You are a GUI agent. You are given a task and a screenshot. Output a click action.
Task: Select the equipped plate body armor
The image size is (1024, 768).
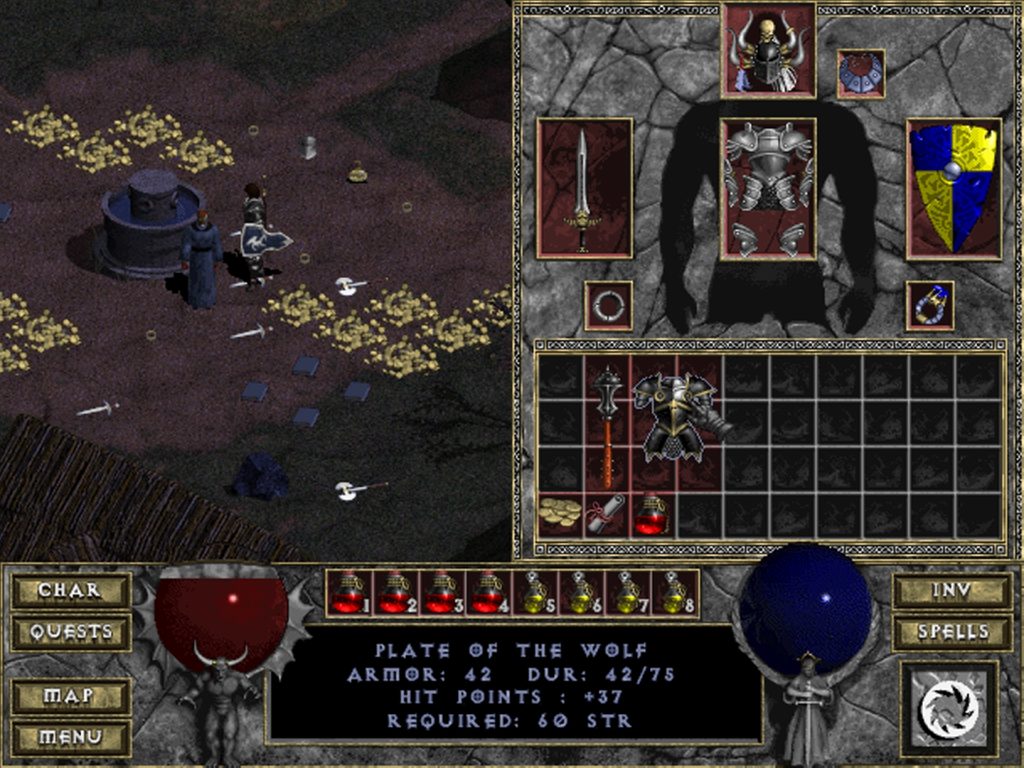768,189
